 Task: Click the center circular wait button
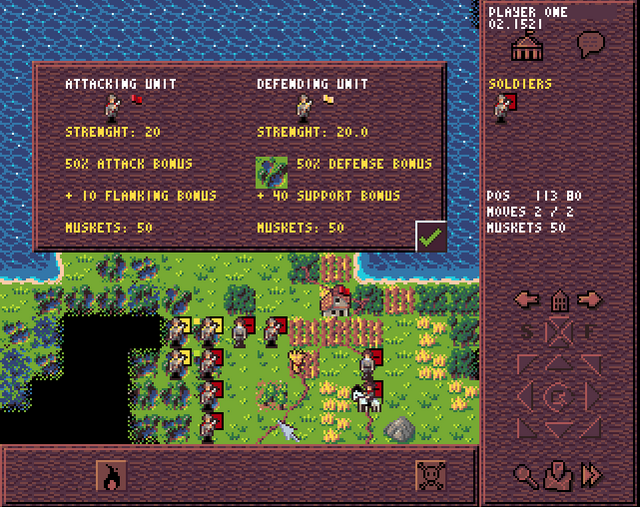point(558,396)
